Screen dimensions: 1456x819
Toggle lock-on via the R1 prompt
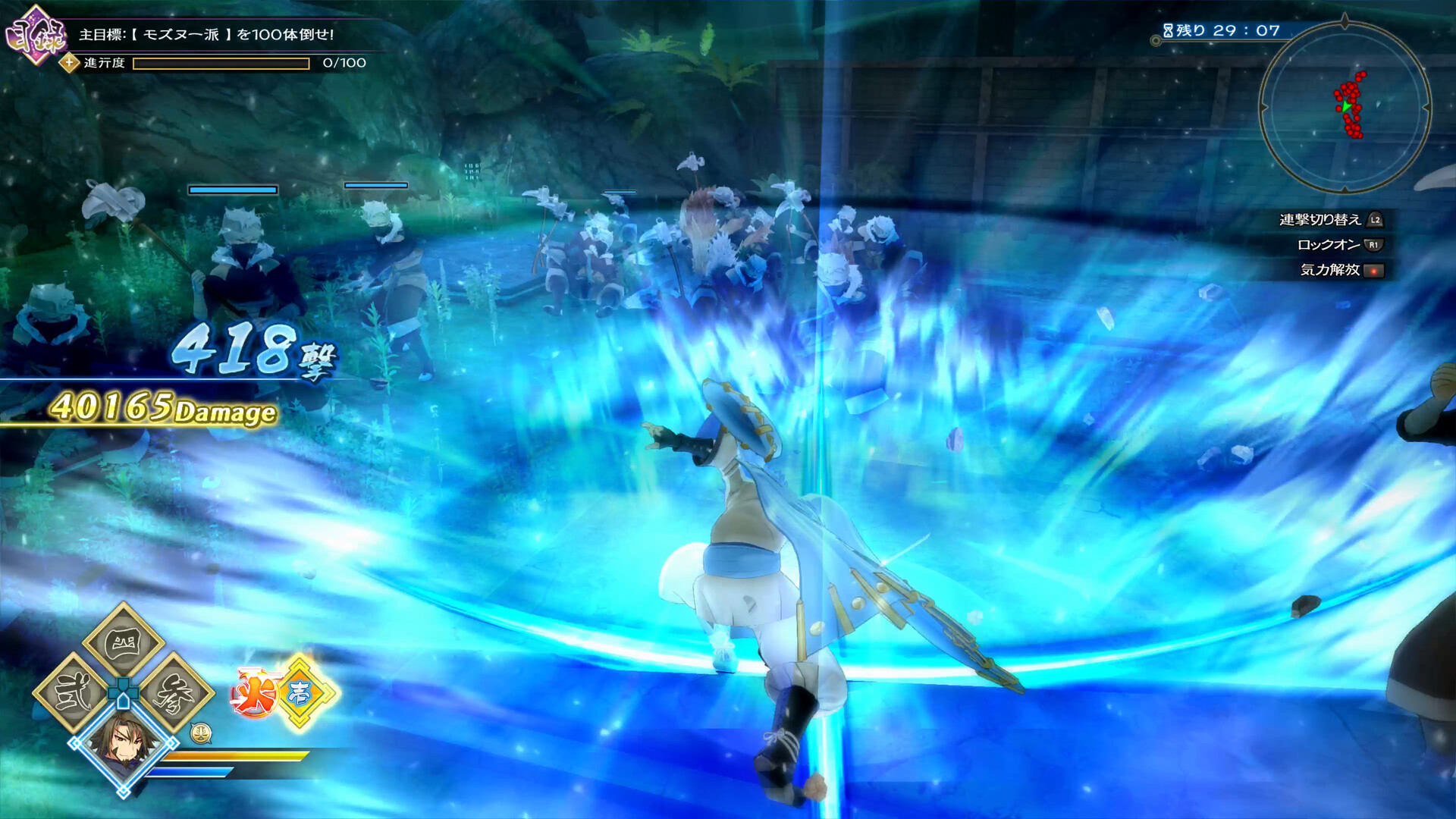1373,244
